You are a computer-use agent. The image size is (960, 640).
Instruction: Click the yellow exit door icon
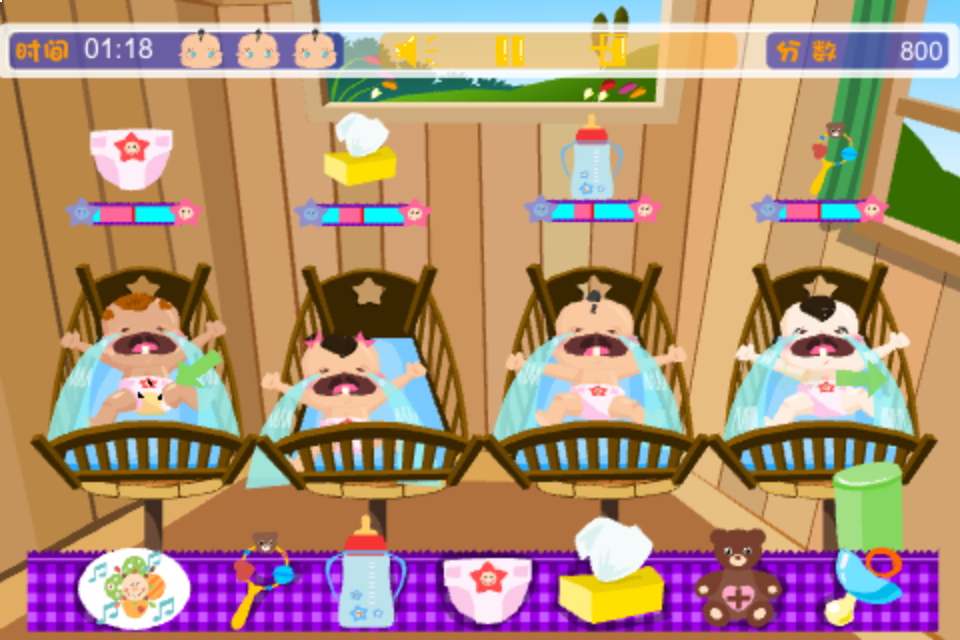610,50
